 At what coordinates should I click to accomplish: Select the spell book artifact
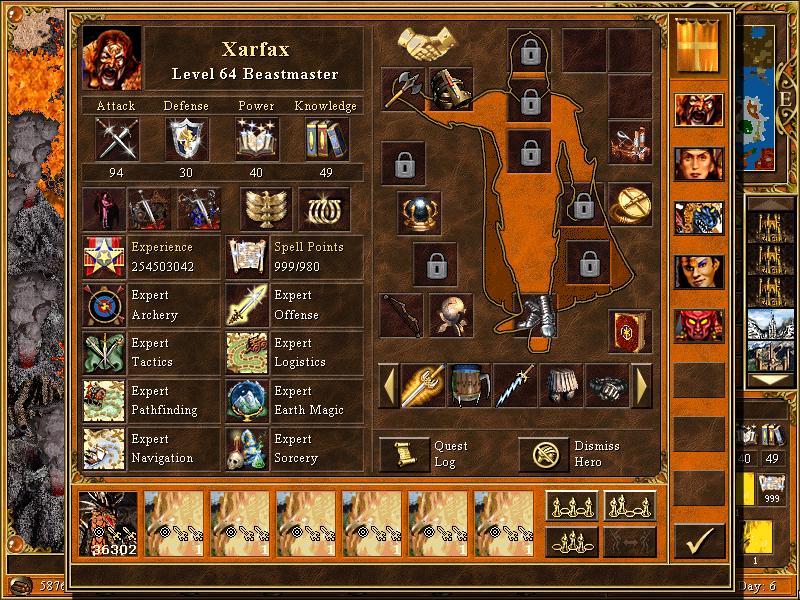(629, 330)
